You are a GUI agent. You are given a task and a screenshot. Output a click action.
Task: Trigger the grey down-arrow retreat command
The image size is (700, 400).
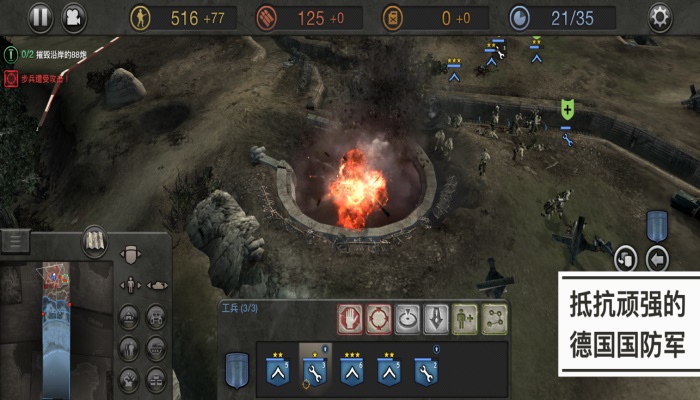435,318
